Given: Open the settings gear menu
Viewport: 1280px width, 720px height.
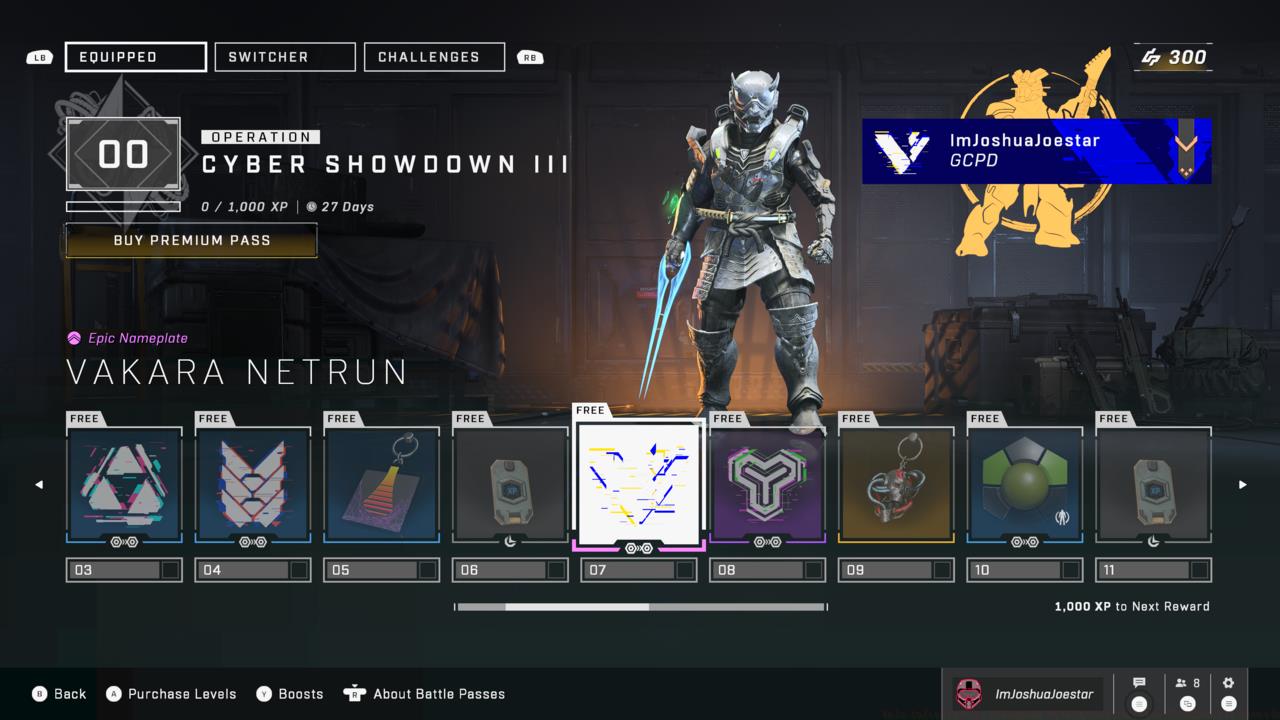Looking at the screenshot, I should 1229,693.
